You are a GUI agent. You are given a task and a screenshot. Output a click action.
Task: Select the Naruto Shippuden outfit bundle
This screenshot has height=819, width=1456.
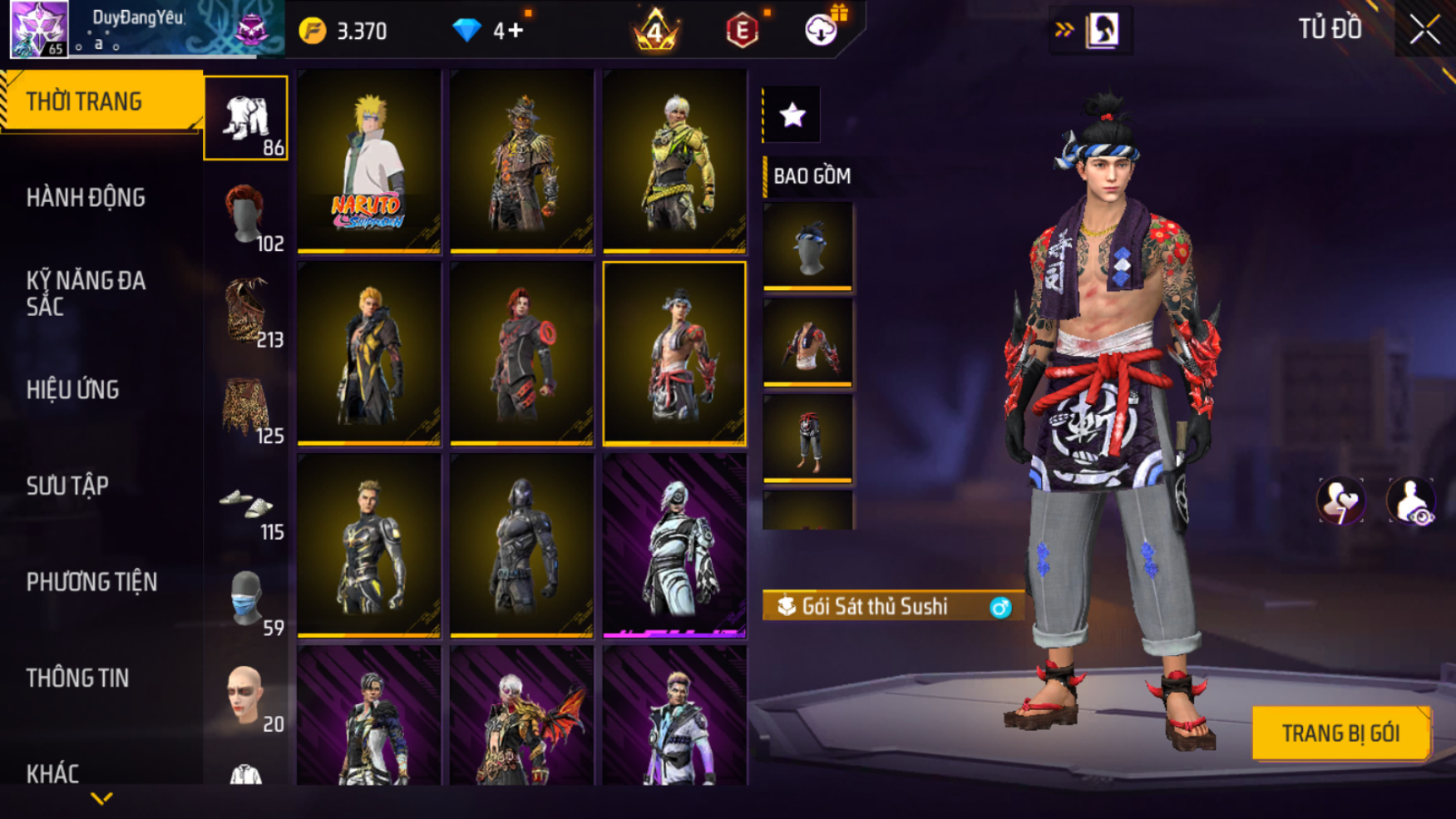click(368, 160)
